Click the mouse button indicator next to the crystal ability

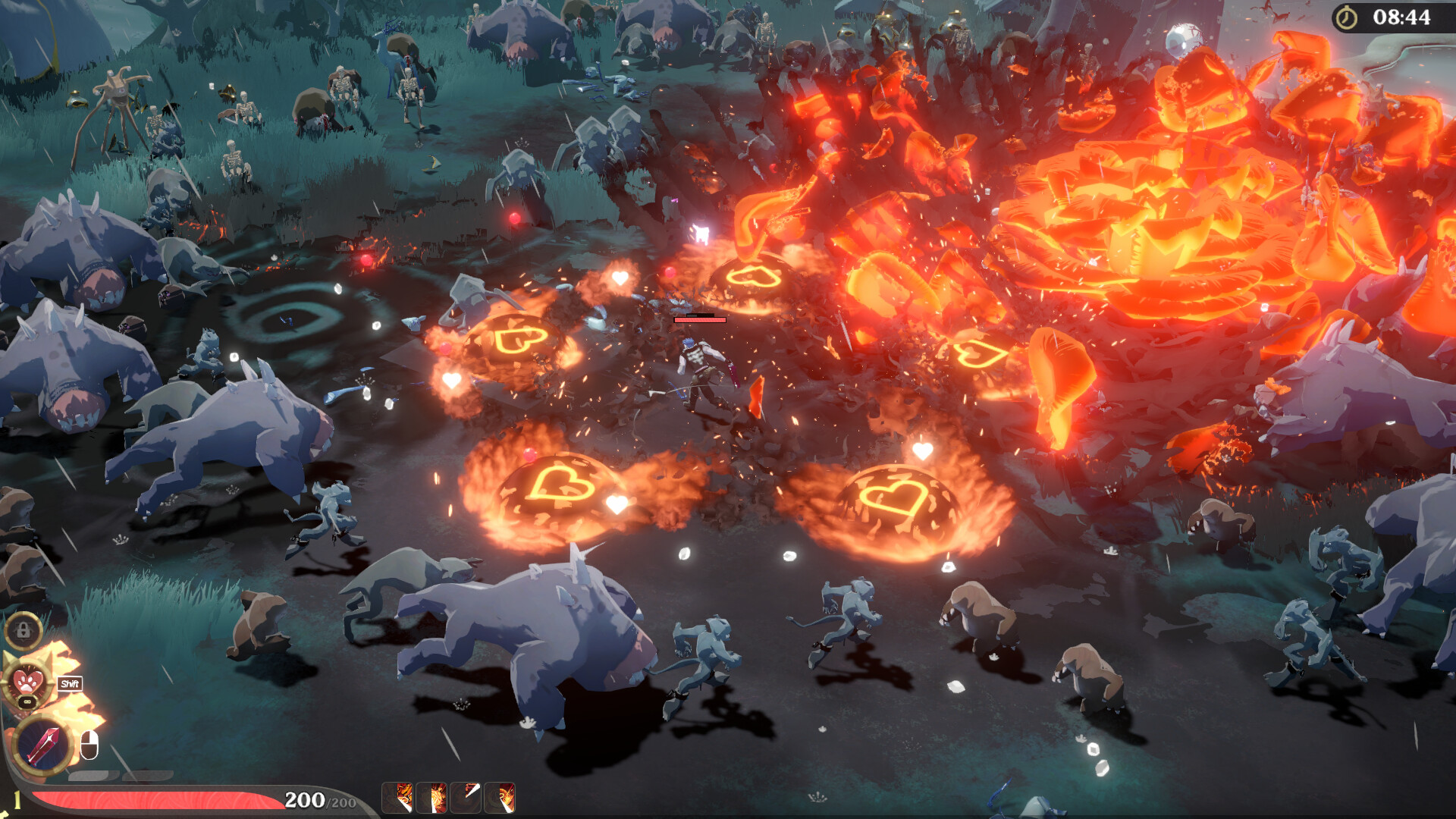click(x=89, y=744)
